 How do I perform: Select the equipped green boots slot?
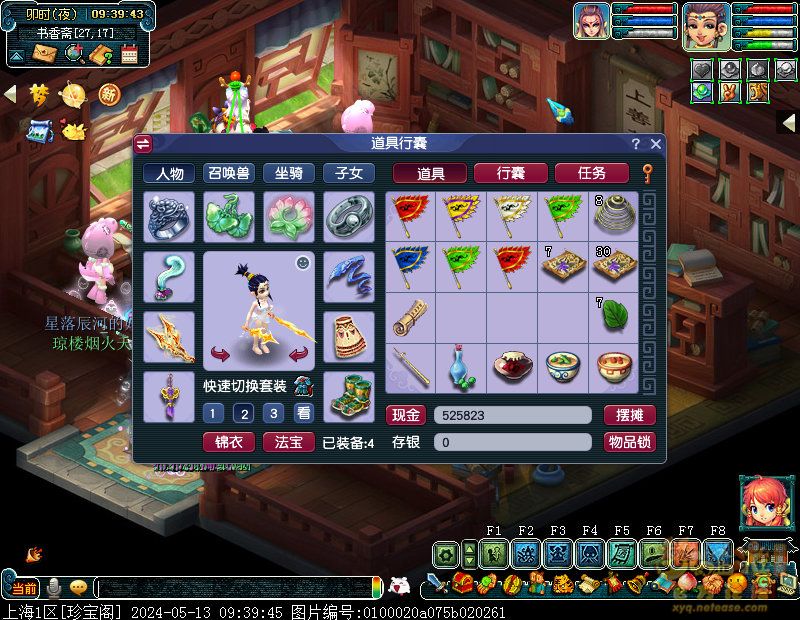coord(349,396)
